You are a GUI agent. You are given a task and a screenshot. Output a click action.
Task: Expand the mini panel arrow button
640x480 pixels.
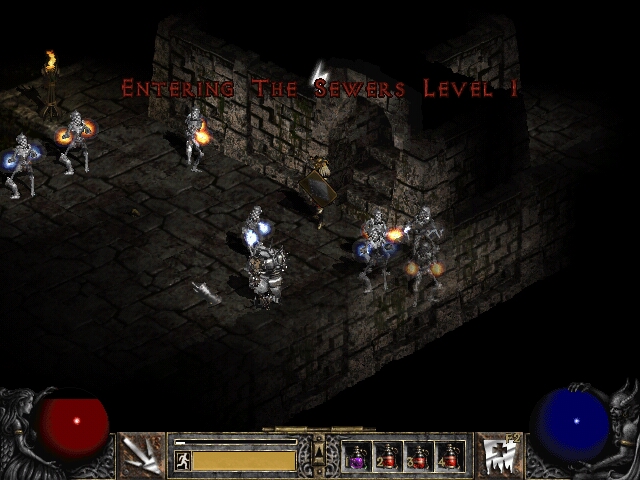319,447
